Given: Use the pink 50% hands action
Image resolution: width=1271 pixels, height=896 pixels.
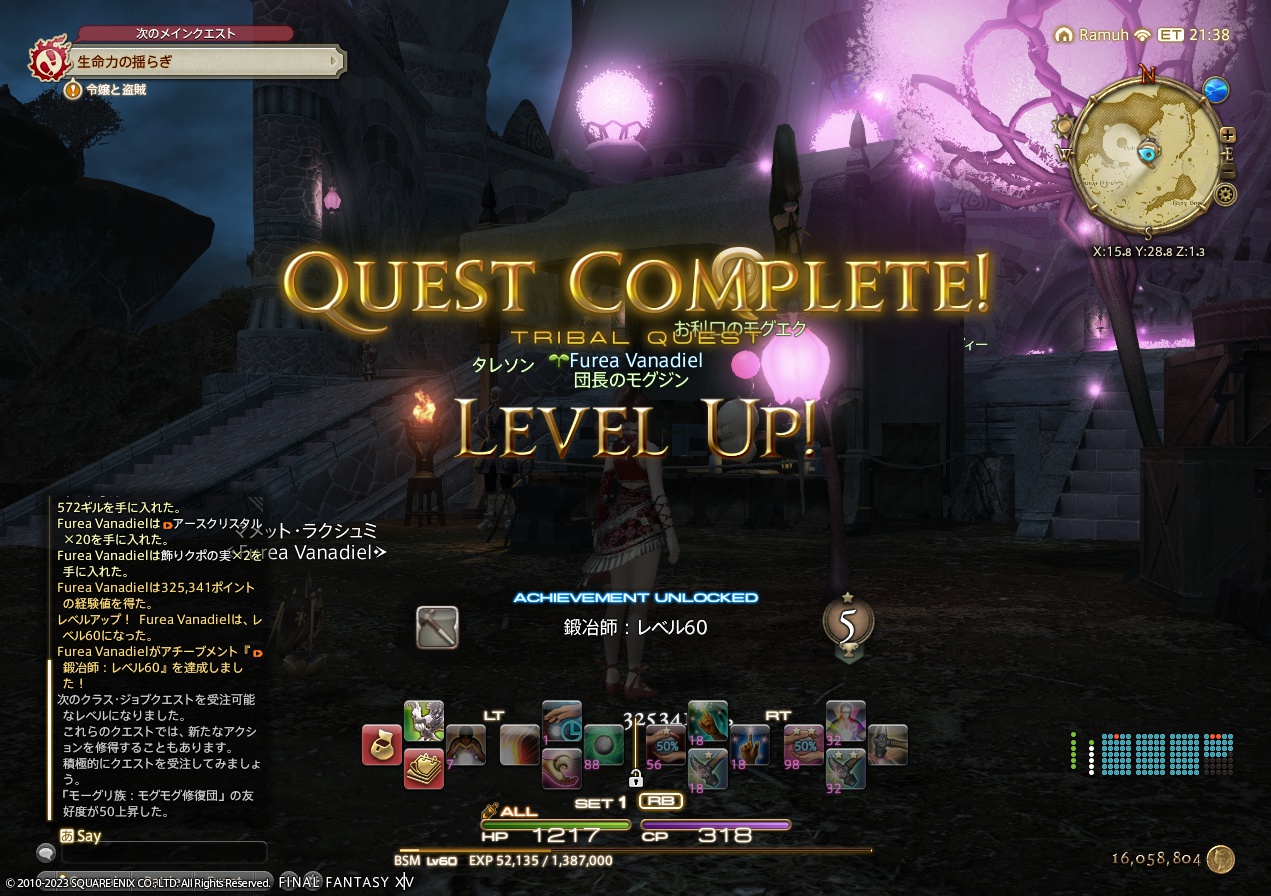Looking at the screenshot, I should [804, 745].
